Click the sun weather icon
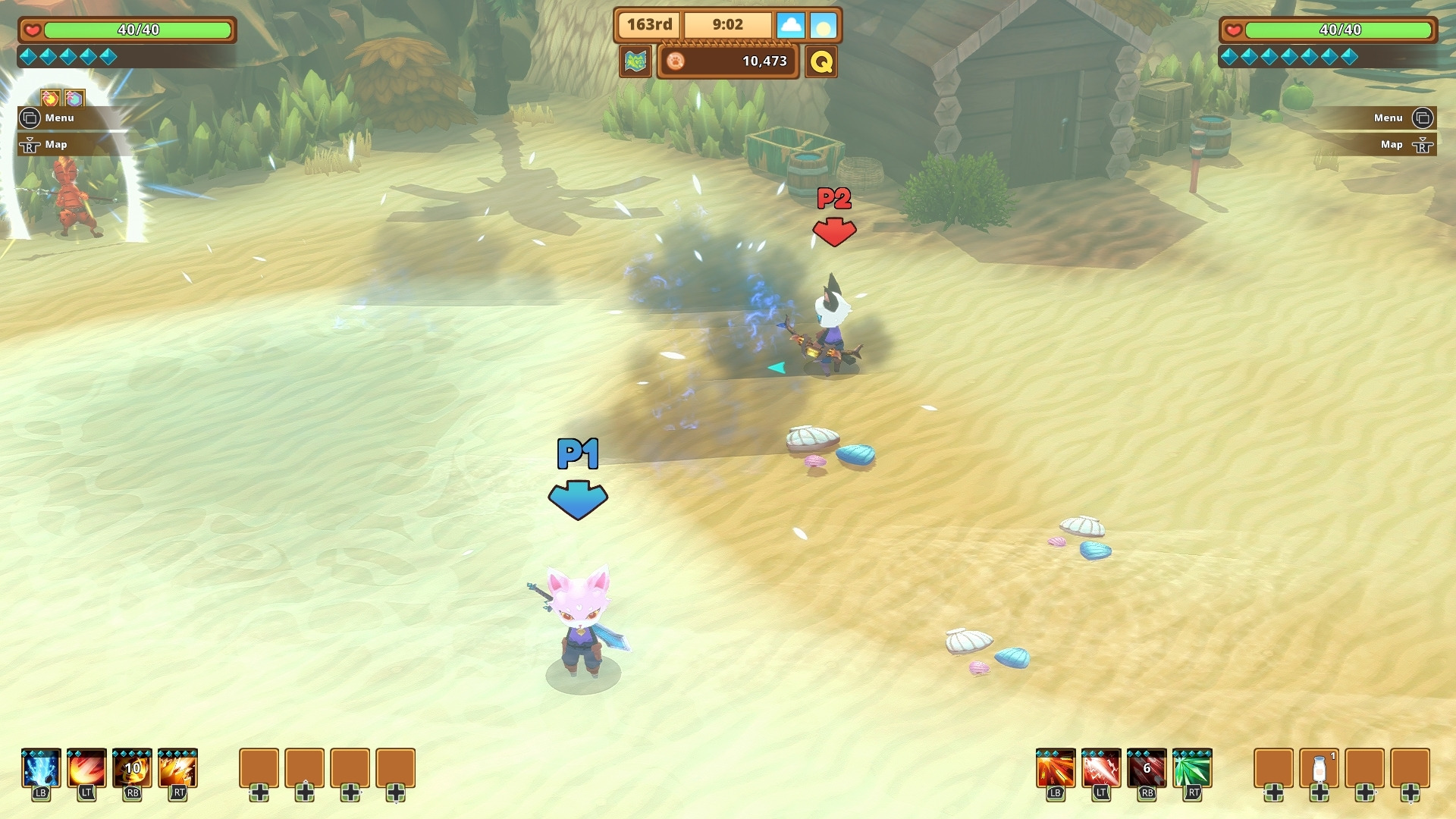This screenshot has width=1456, height=819. coord(823,26)
